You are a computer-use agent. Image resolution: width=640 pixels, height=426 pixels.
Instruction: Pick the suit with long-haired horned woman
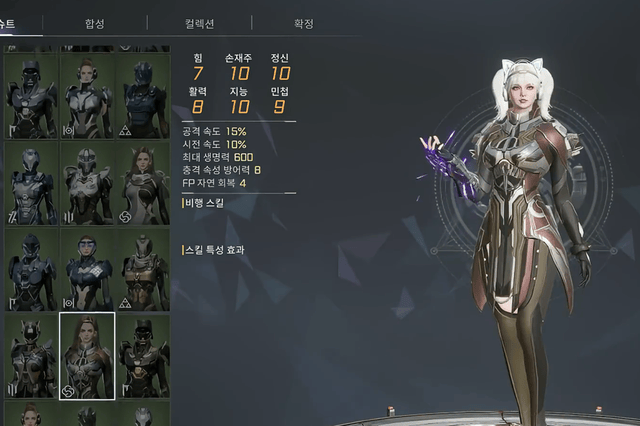143,182
